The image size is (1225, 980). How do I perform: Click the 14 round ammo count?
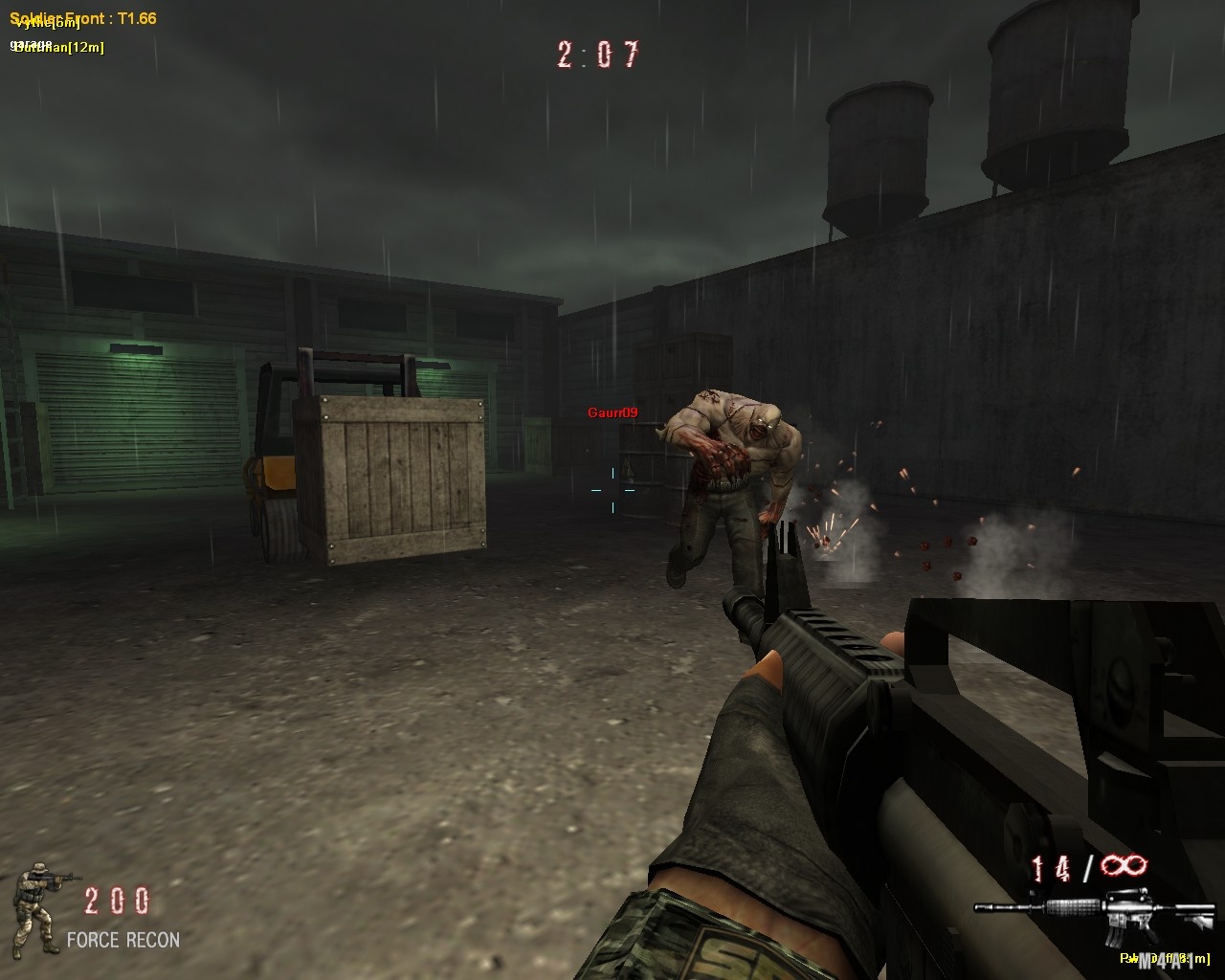pyautogui.click(x=1051, y=866)
